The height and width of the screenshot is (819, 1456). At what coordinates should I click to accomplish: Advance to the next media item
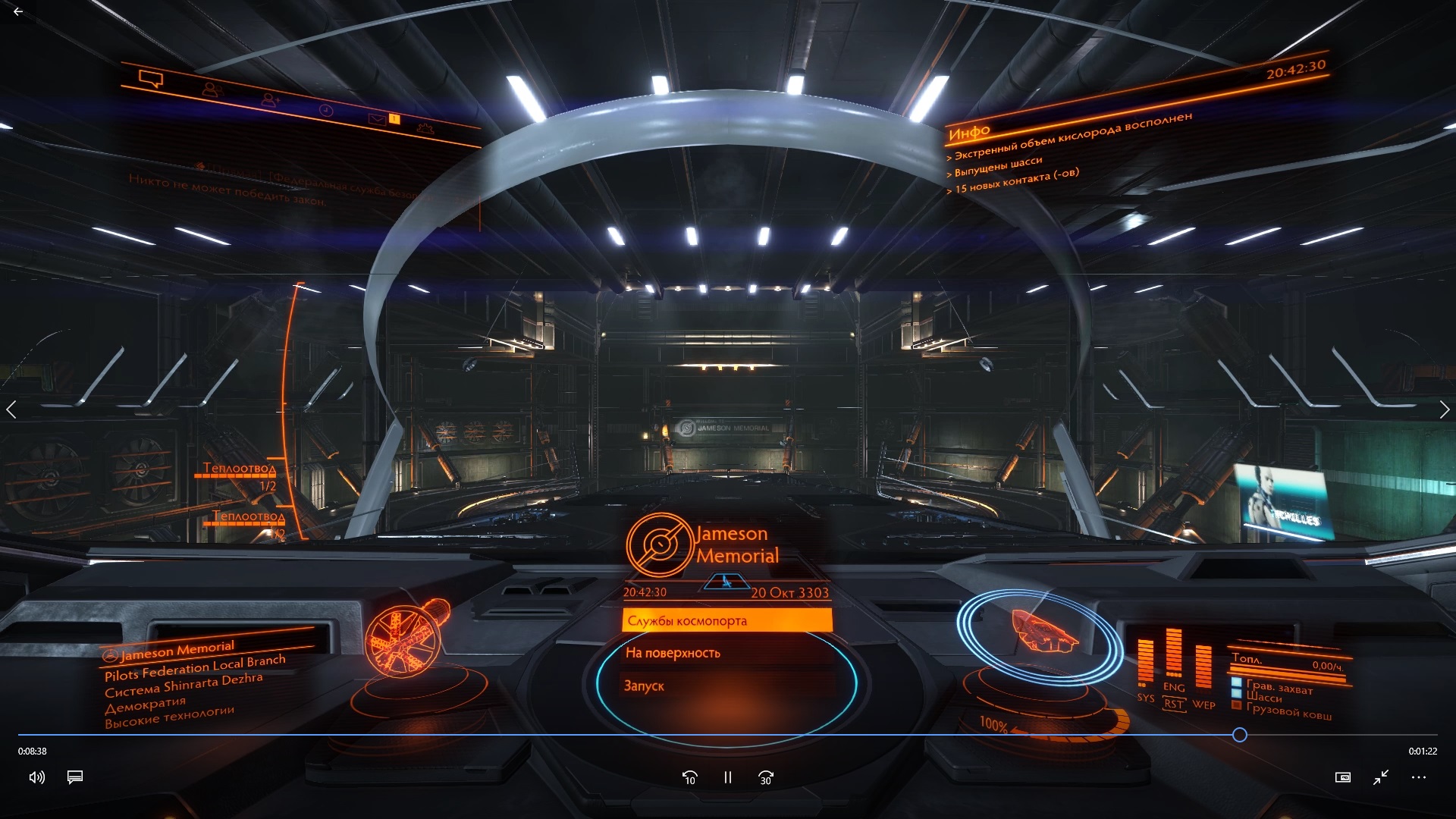point(1444,410)
